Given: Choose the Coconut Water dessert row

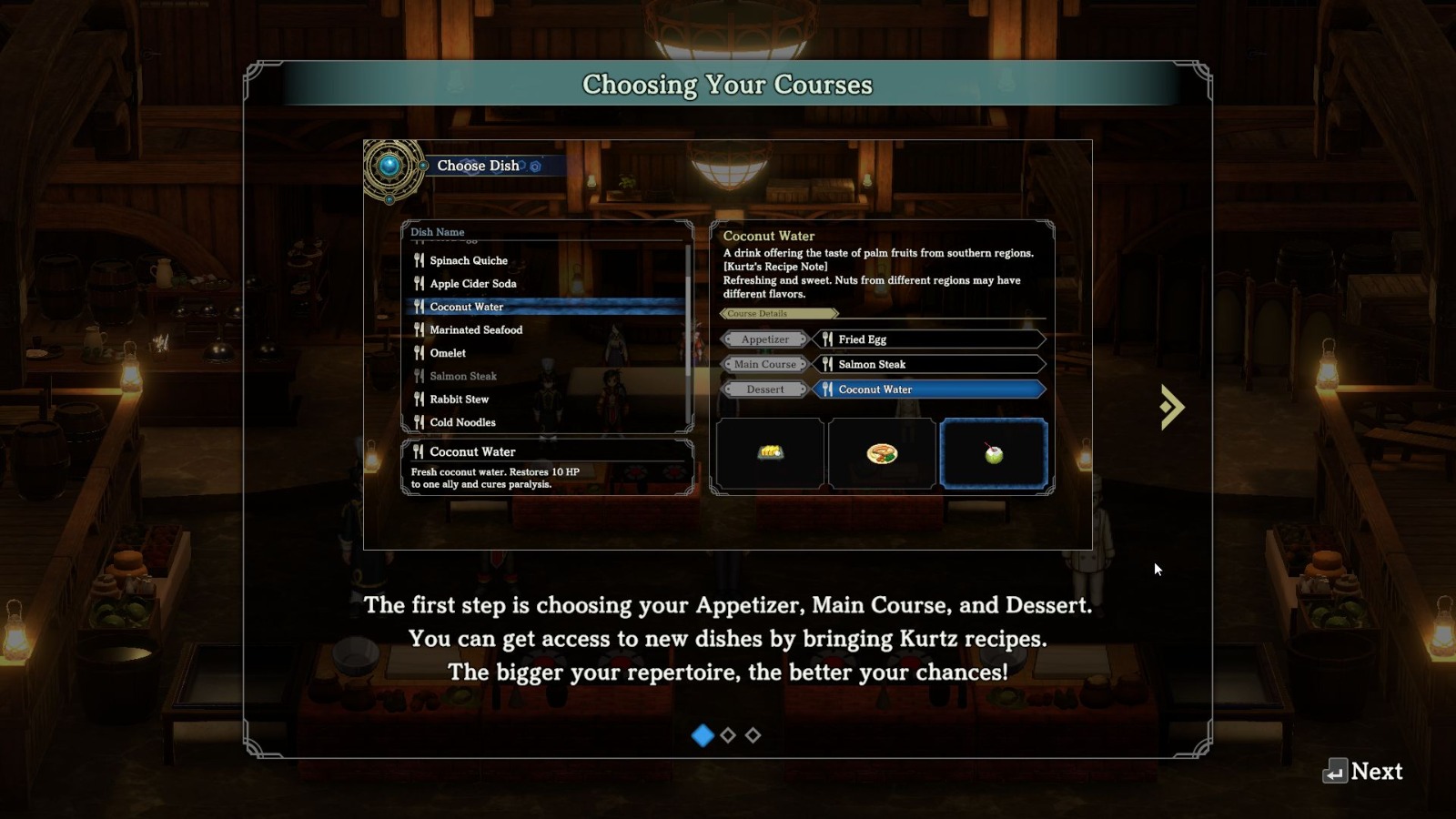Looking at the screenshot, I should (x=928, y=389).
